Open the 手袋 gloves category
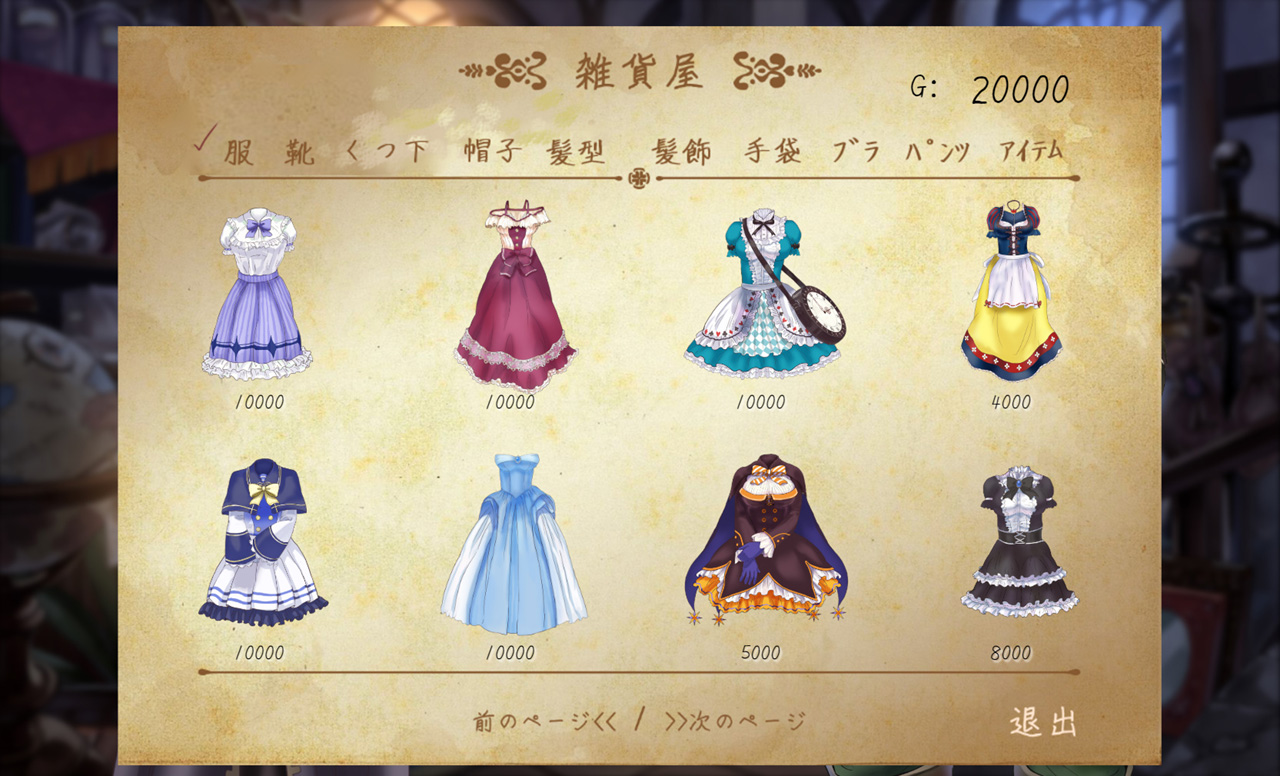The image size is (1280, 776). (x=772, y=152)
